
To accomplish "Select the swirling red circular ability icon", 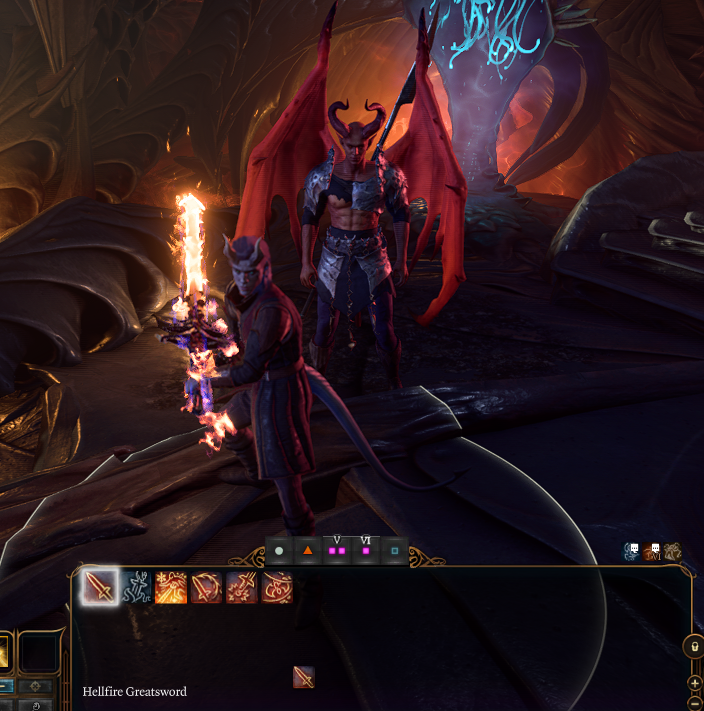I will [x=276, y=587].
